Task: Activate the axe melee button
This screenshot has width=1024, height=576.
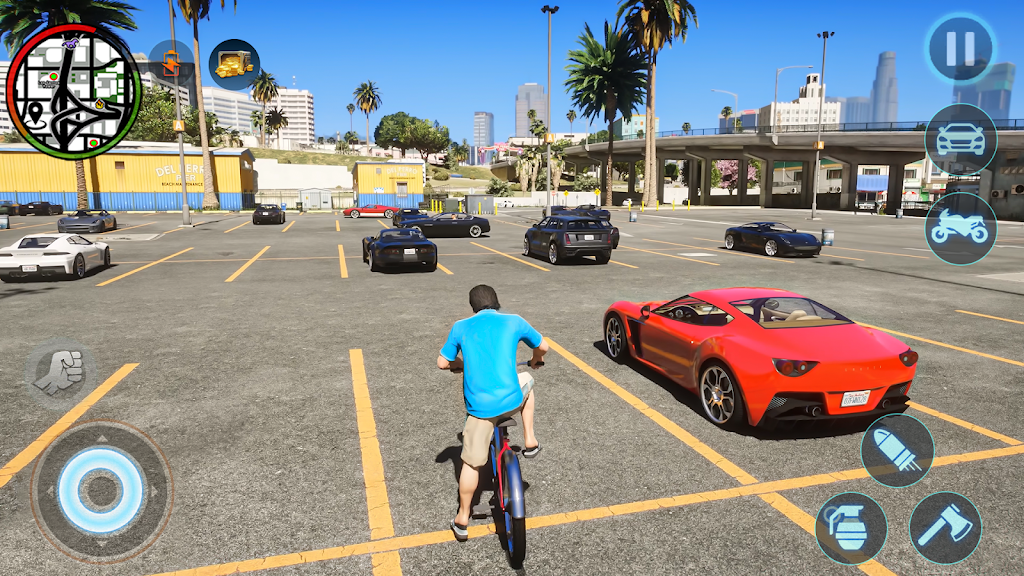Action: pyautogui.click(x=945, y=527)
